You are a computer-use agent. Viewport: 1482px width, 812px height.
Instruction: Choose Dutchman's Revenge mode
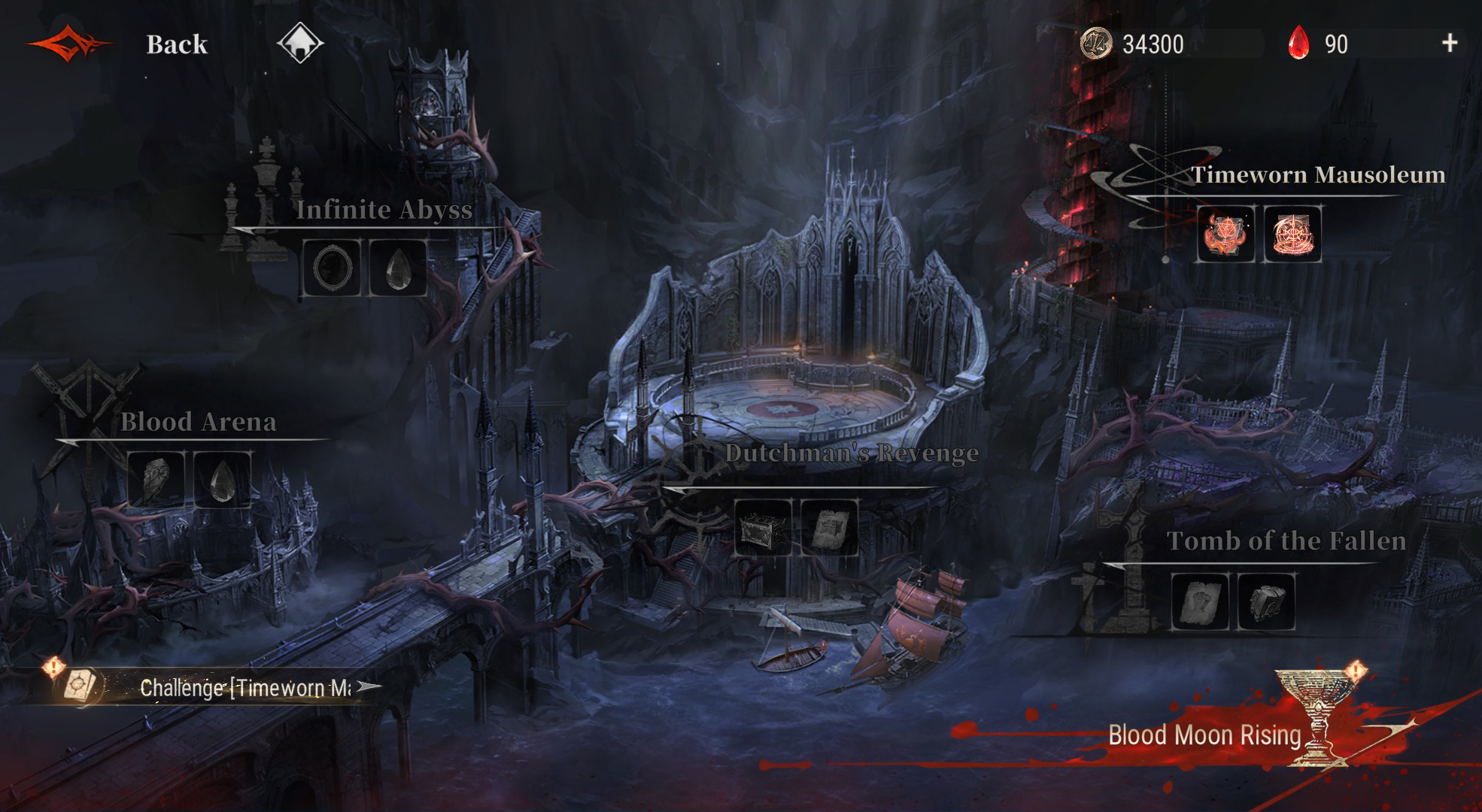pos(851,453)
